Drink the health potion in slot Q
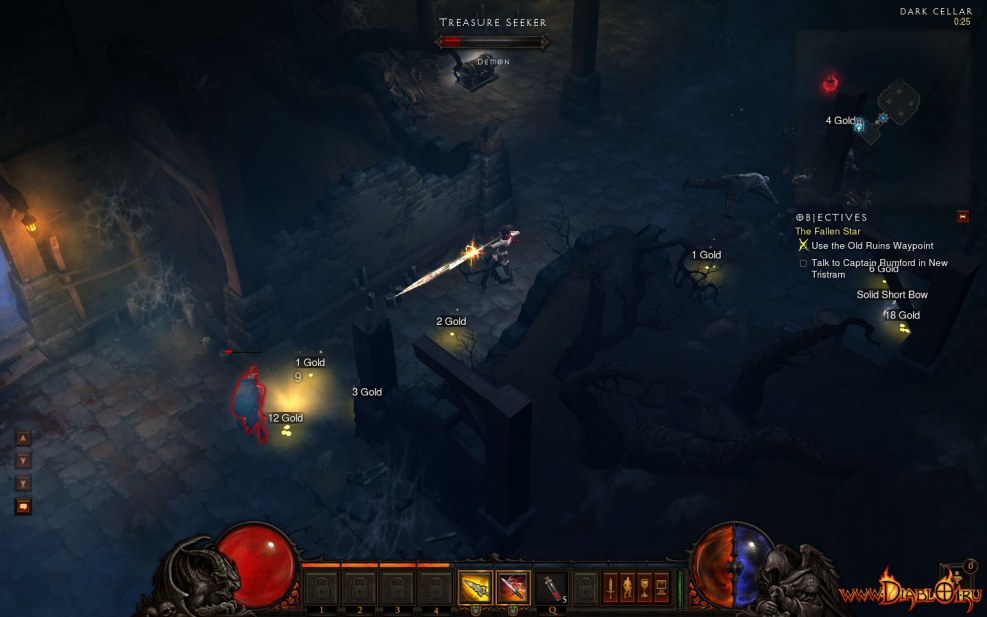The image size is (987, 617). [x=551, y=587]
